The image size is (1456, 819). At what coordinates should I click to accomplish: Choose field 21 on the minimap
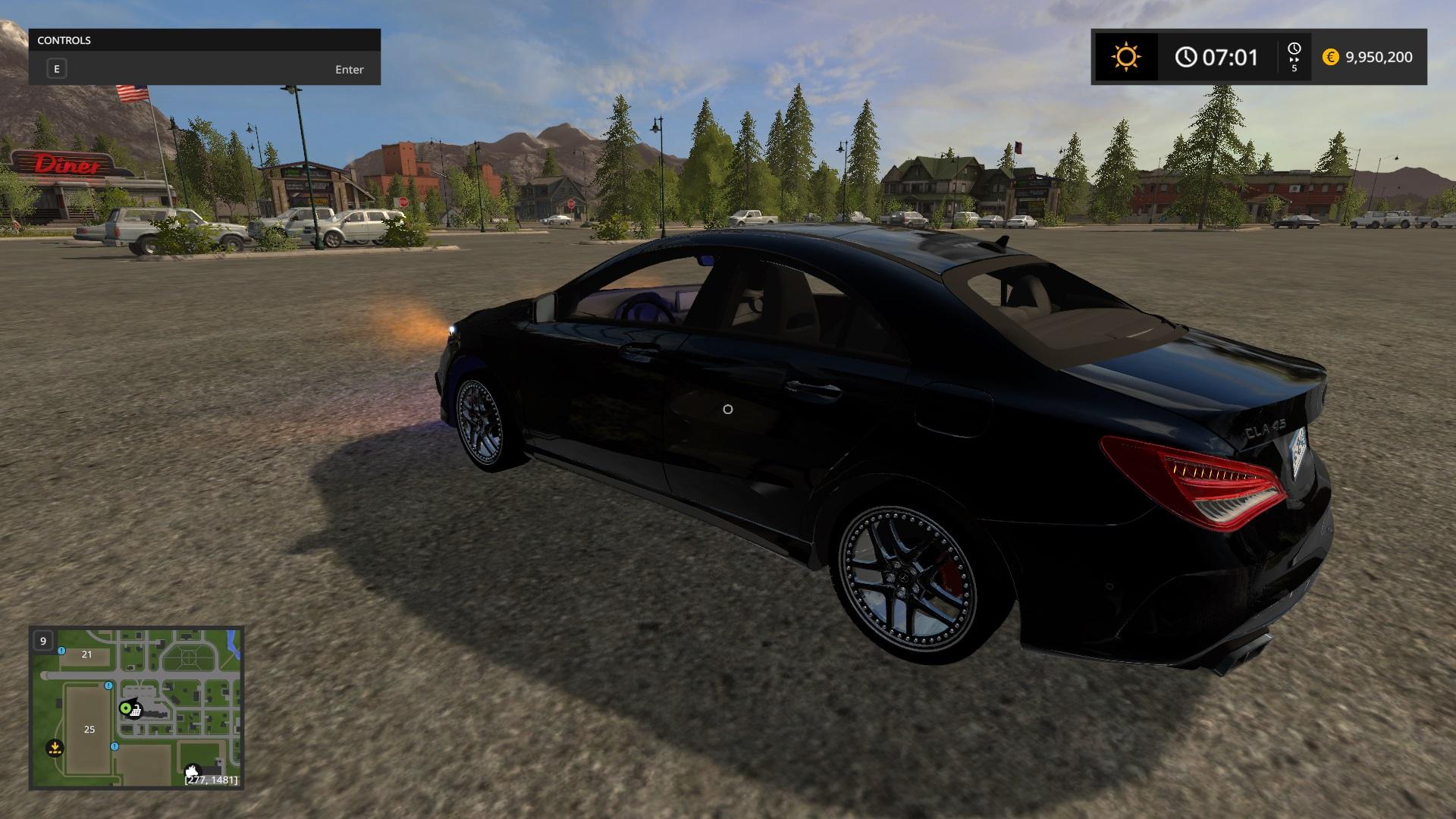click(x=86, y=654)
